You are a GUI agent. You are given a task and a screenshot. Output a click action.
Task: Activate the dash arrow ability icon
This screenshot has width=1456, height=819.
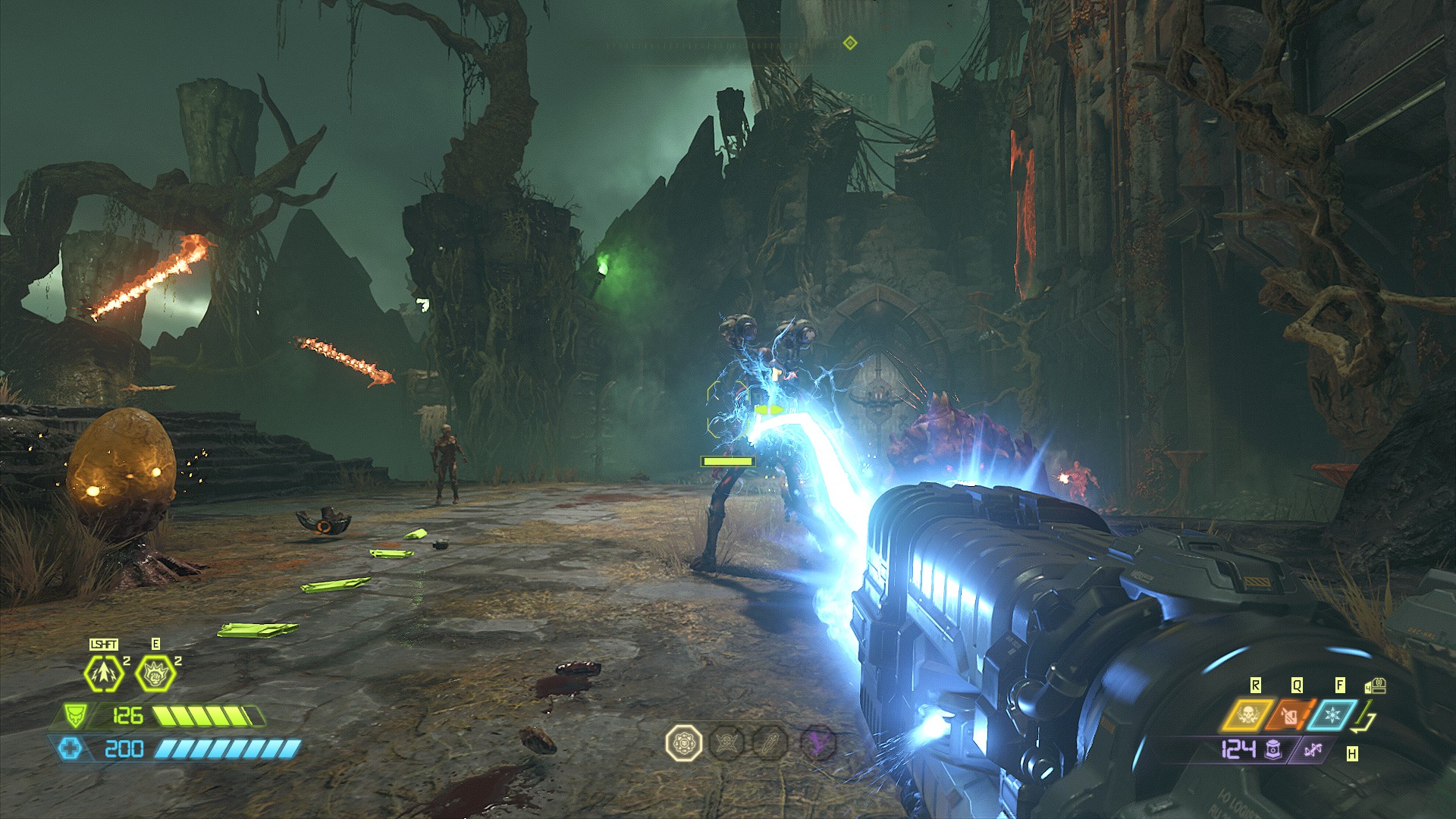coord(104,673)
